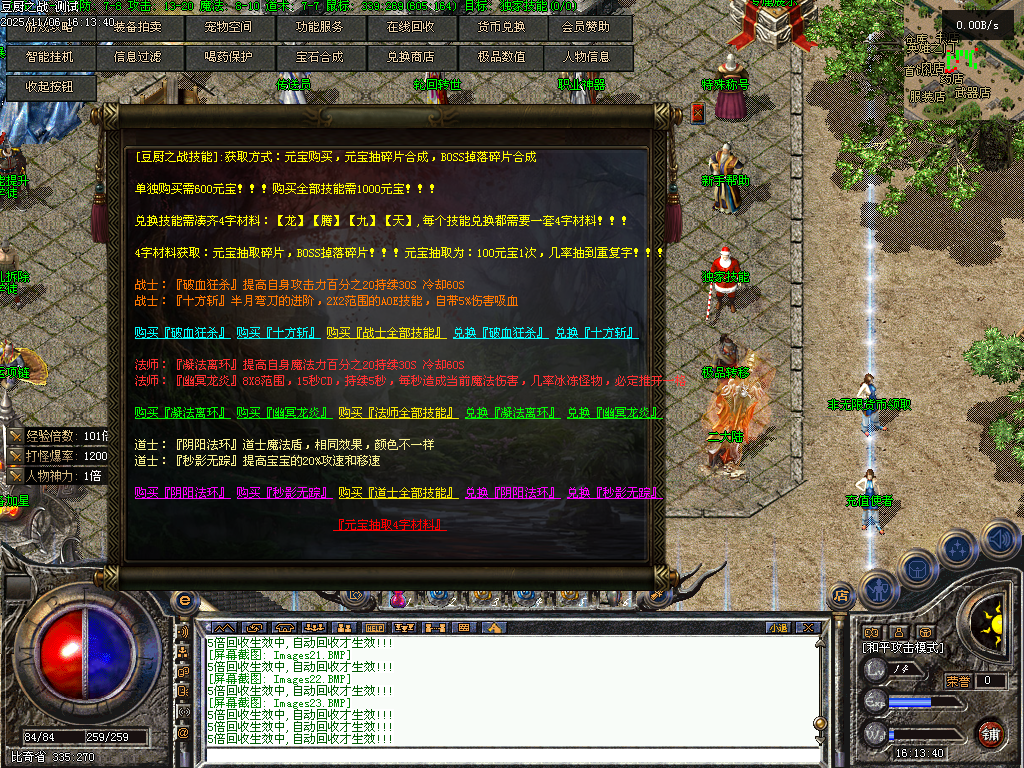The image size is (1024, 768).
Task: Open the 宝石合成 gem crafting menu
Action: click(x=319, y=57)
